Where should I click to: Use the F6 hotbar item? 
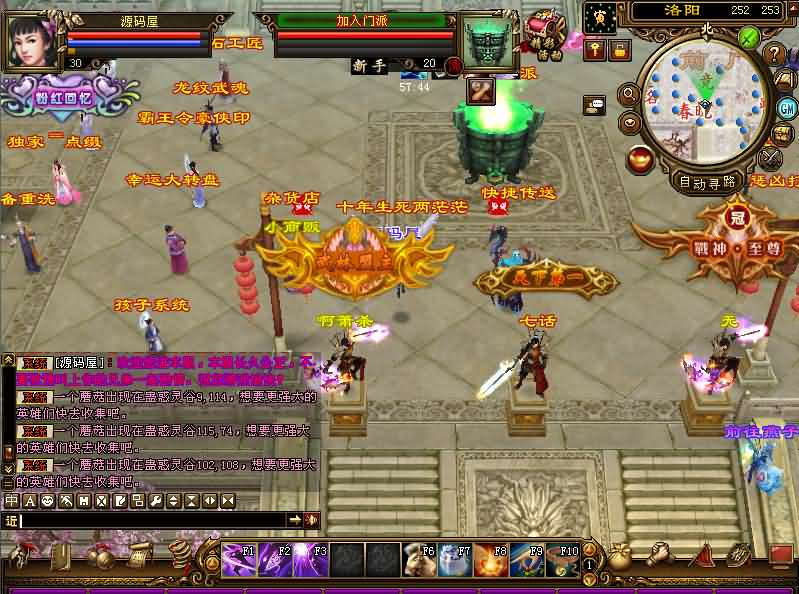click(419, 559)
